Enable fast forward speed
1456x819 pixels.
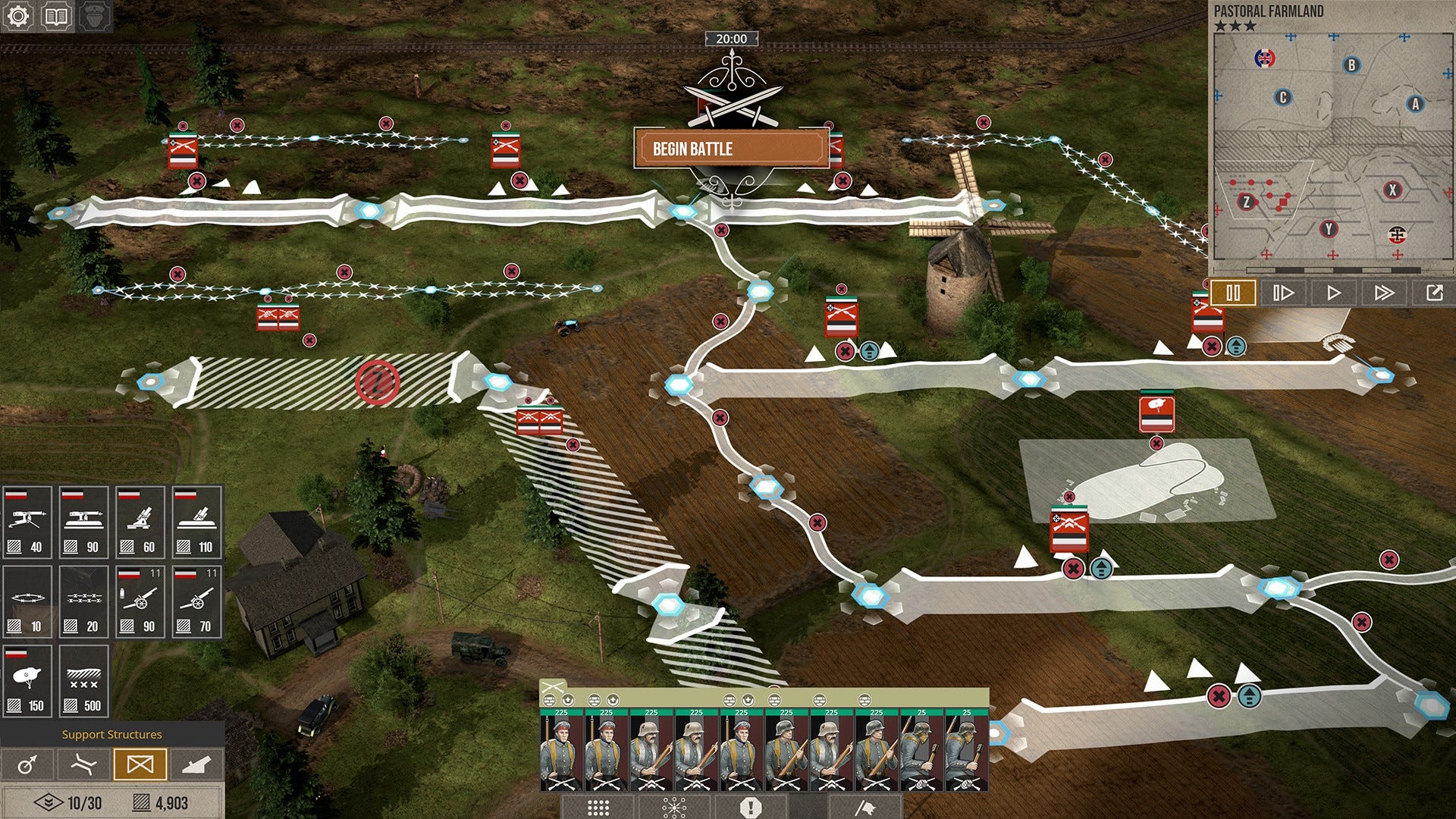tap(1385, 292)
